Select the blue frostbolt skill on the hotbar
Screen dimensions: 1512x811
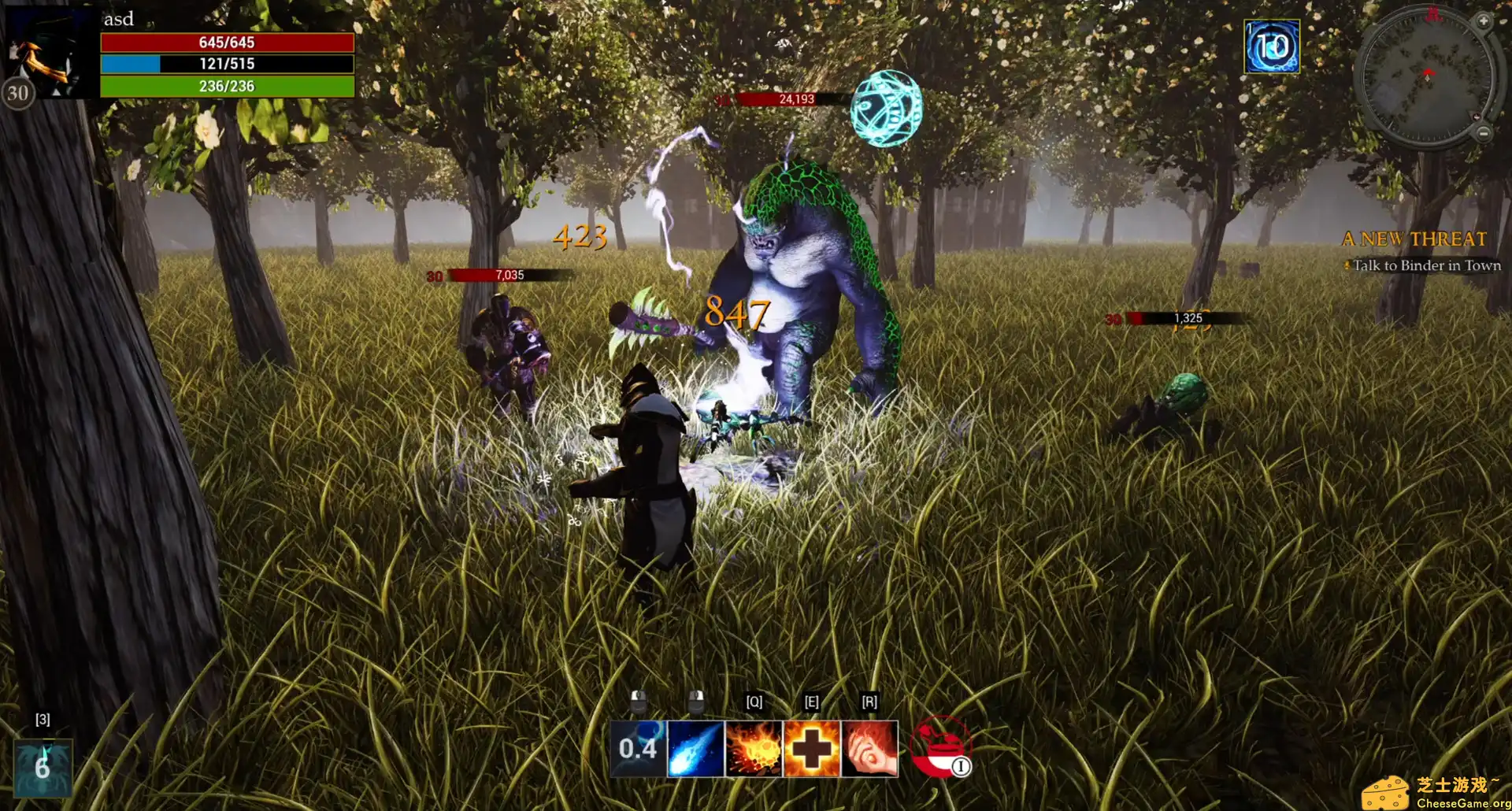point(695,750)
